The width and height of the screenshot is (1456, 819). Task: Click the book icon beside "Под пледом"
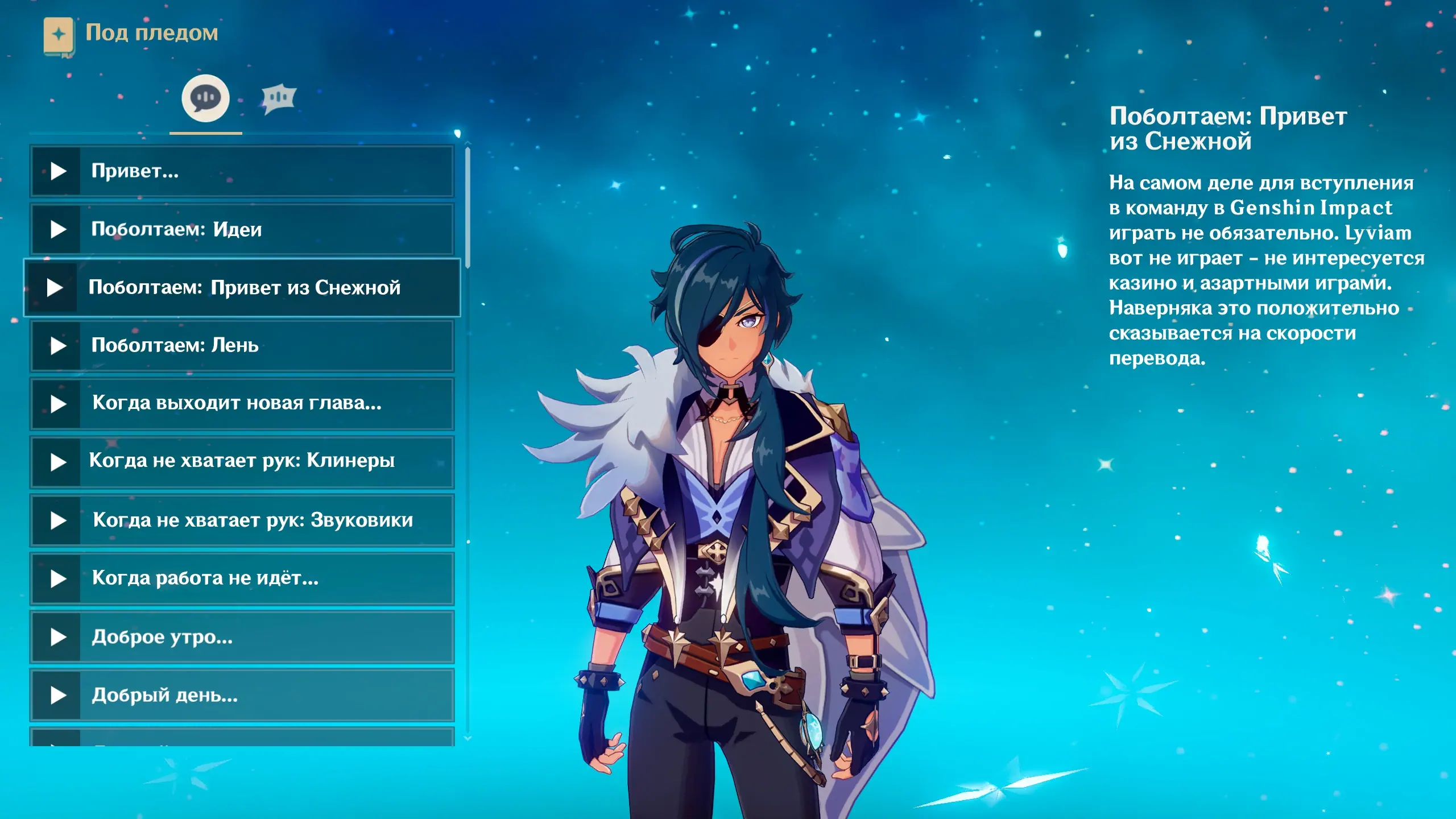[59, 35]
